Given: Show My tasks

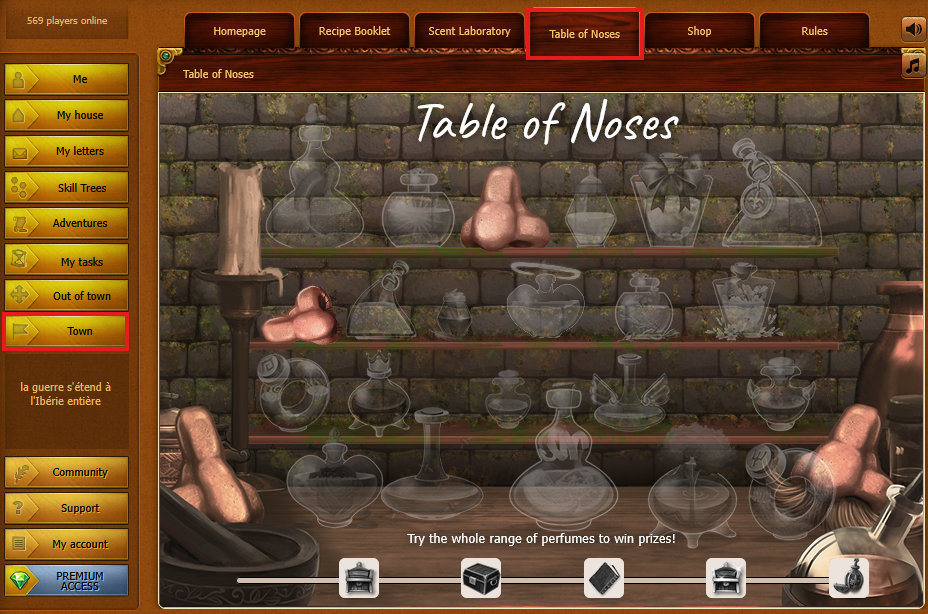Looking at the screenshot, I should [x=67, y=261].
